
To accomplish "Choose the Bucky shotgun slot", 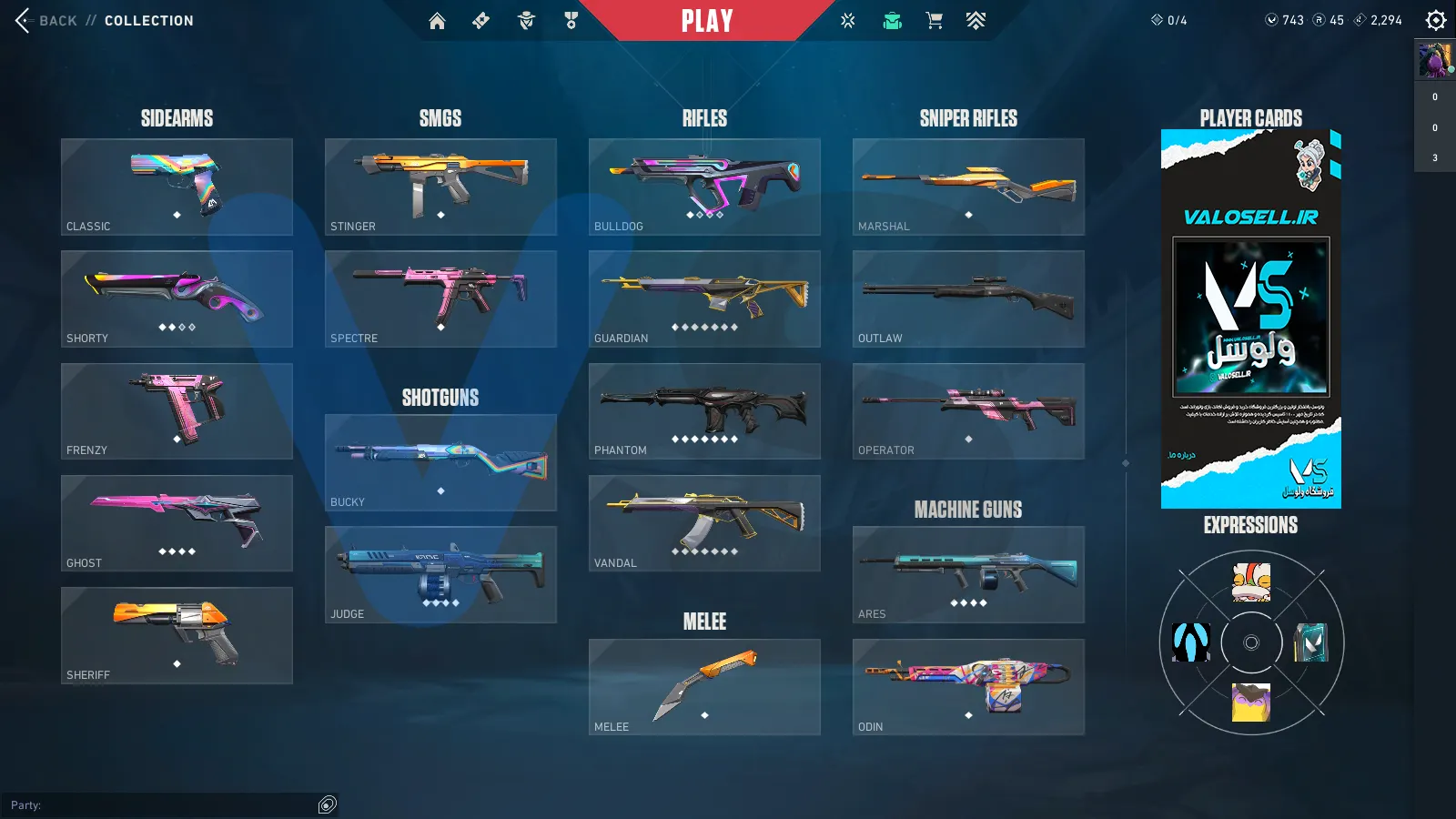I will click(x=440, y=462).
